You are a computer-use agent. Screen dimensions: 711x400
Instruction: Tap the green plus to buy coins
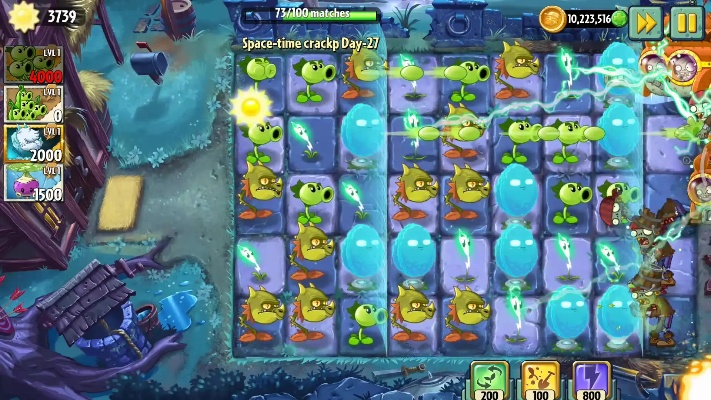click(619, 18)
